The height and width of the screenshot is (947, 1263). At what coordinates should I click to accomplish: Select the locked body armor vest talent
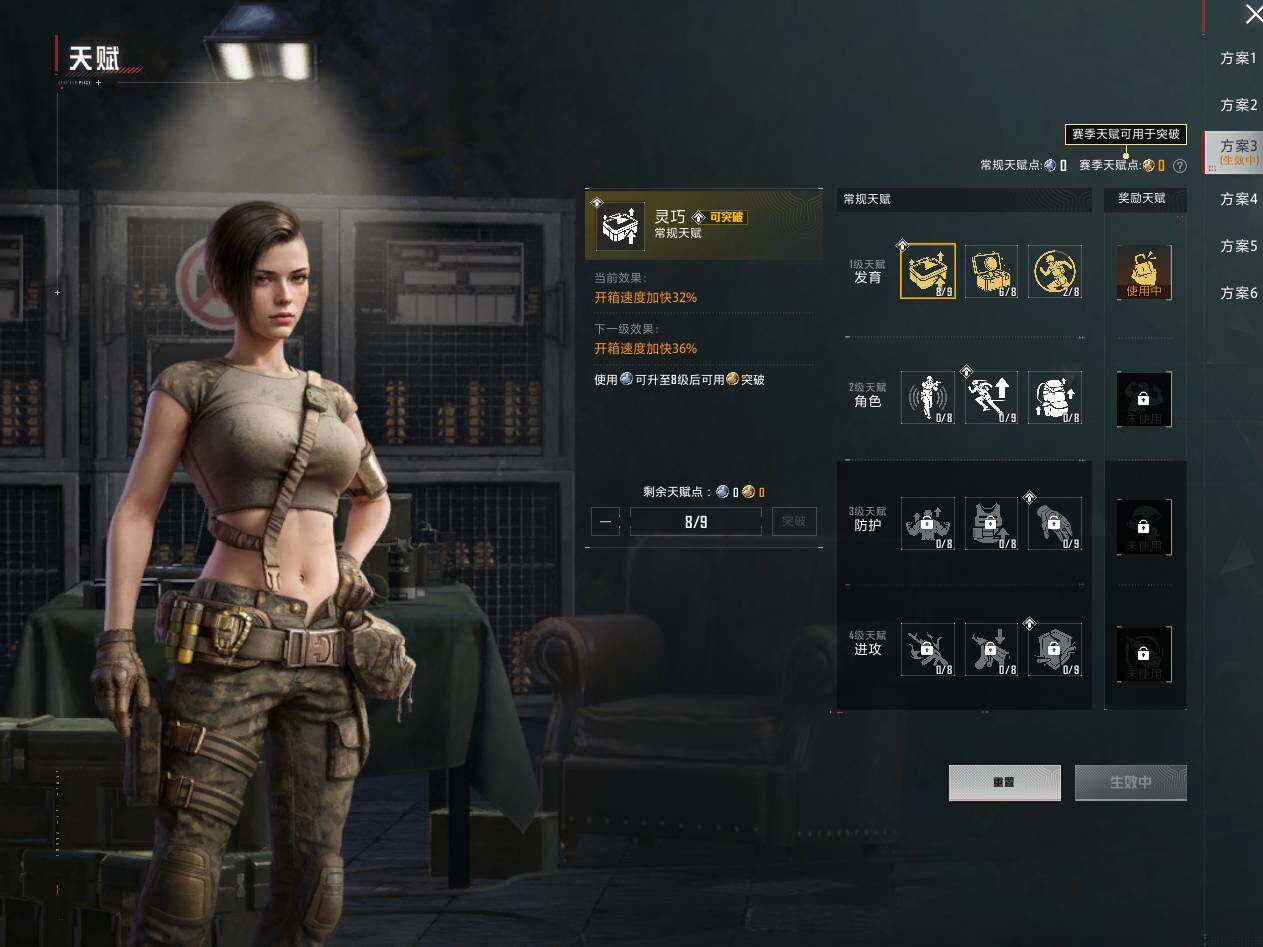(x=991, y=524)
